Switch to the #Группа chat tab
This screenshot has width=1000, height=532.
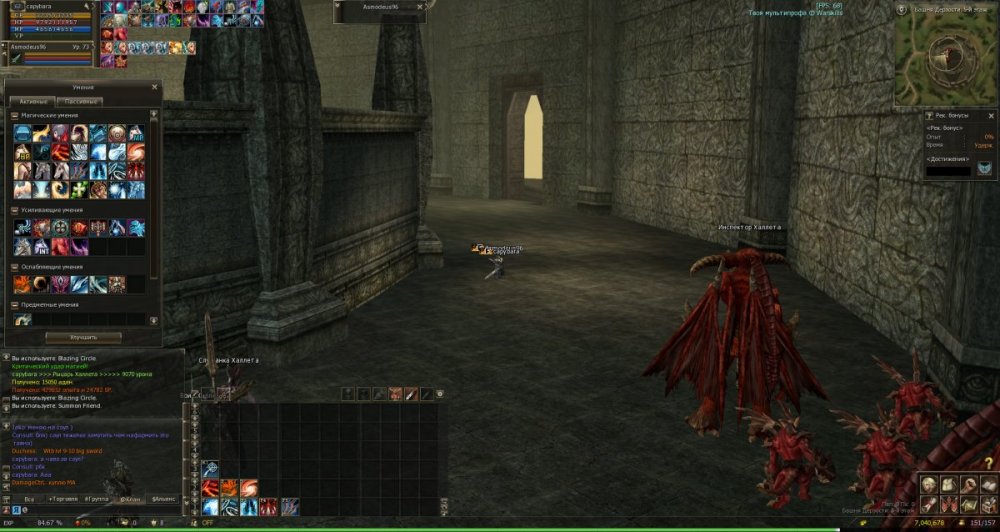[96, 497]
